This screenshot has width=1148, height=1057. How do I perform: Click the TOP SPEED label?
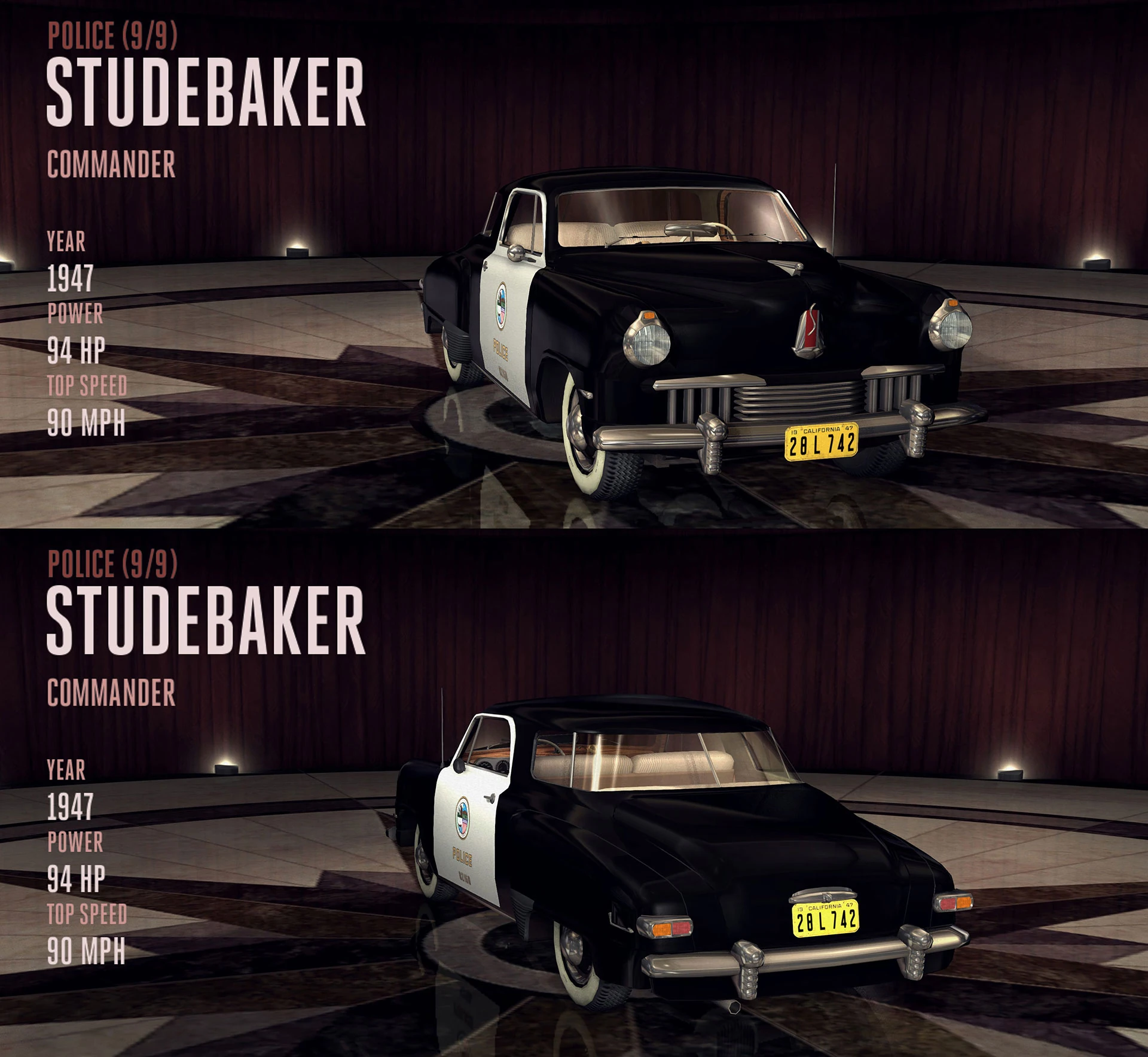[x=87, y=386]
